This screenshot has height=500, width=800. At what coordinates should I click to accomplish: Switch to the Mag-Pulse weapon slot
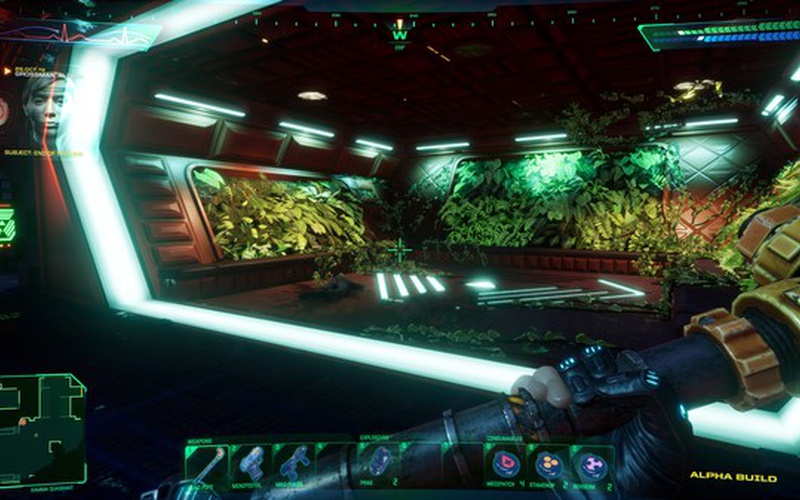[293, 463]
